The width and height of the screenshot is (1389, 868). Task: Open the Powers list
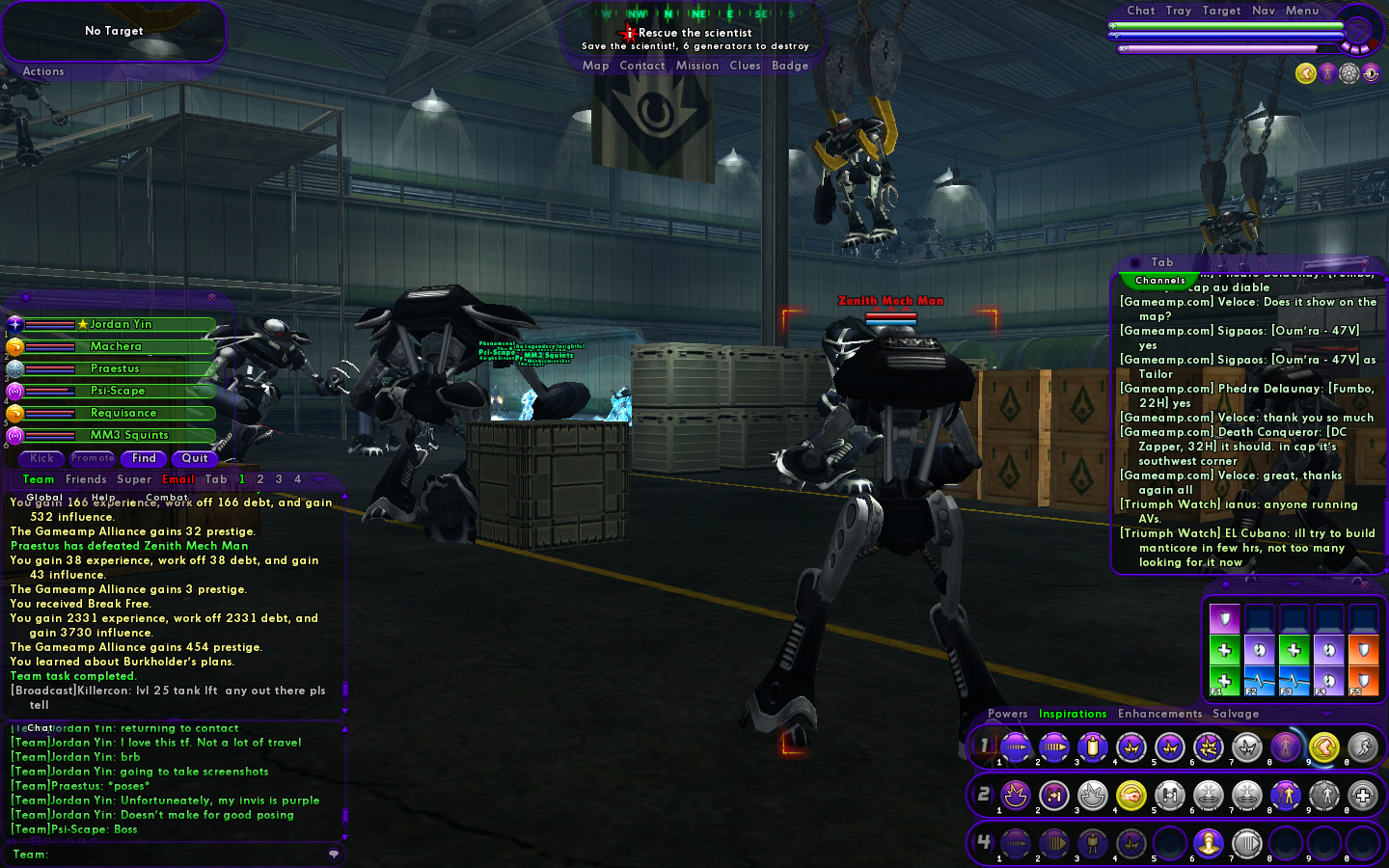click(1007, 714)
